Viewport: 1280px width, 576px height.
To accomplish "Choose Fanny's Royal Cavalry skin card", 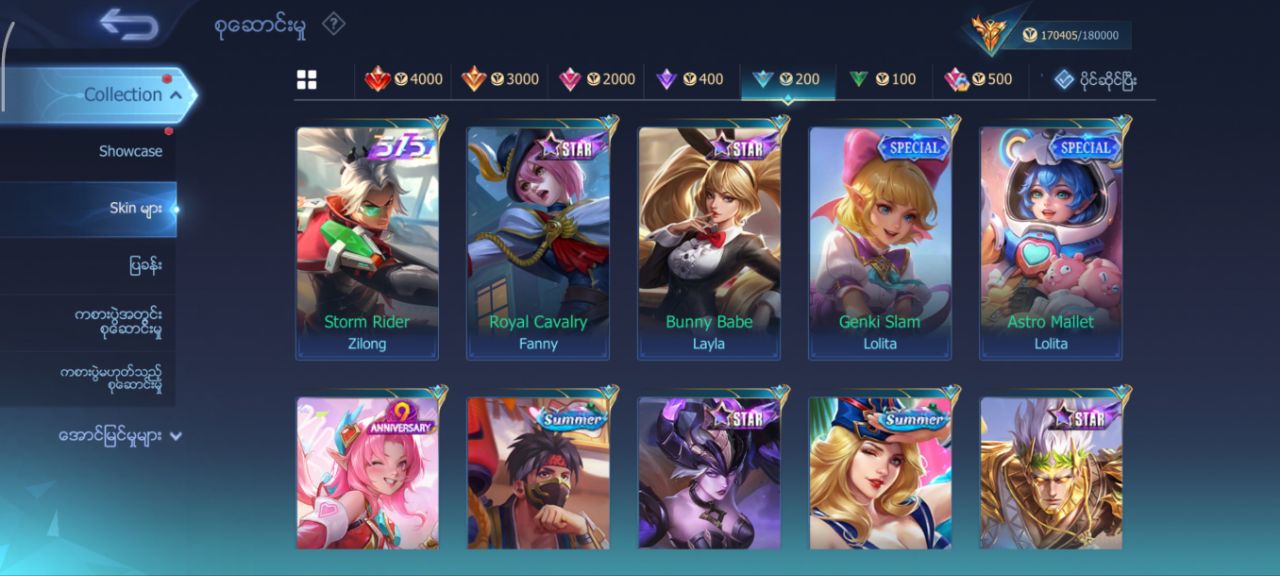I will click(538, 242).
